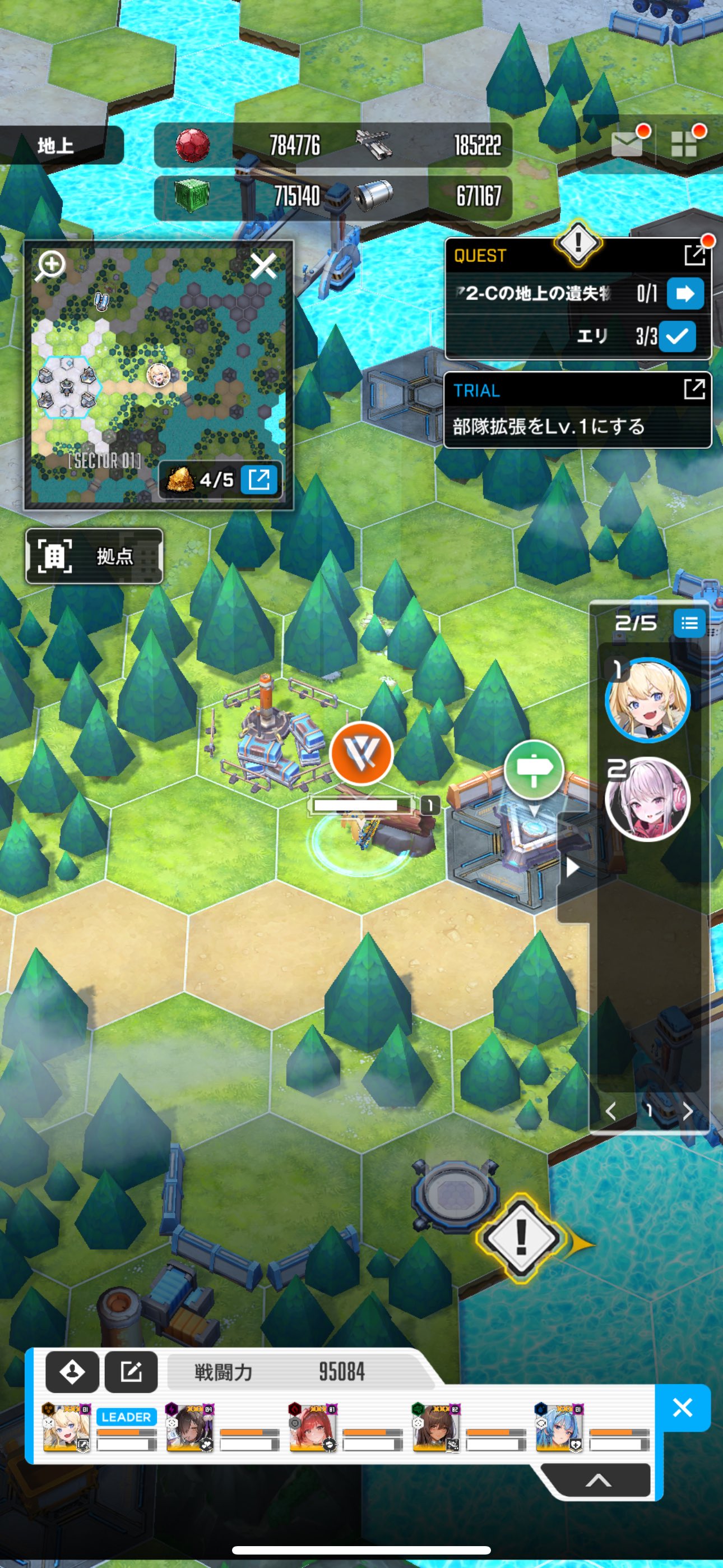Screen dimensions: 723x1568
Task: Go to the previous squad page
Action: click(610, 1111)
